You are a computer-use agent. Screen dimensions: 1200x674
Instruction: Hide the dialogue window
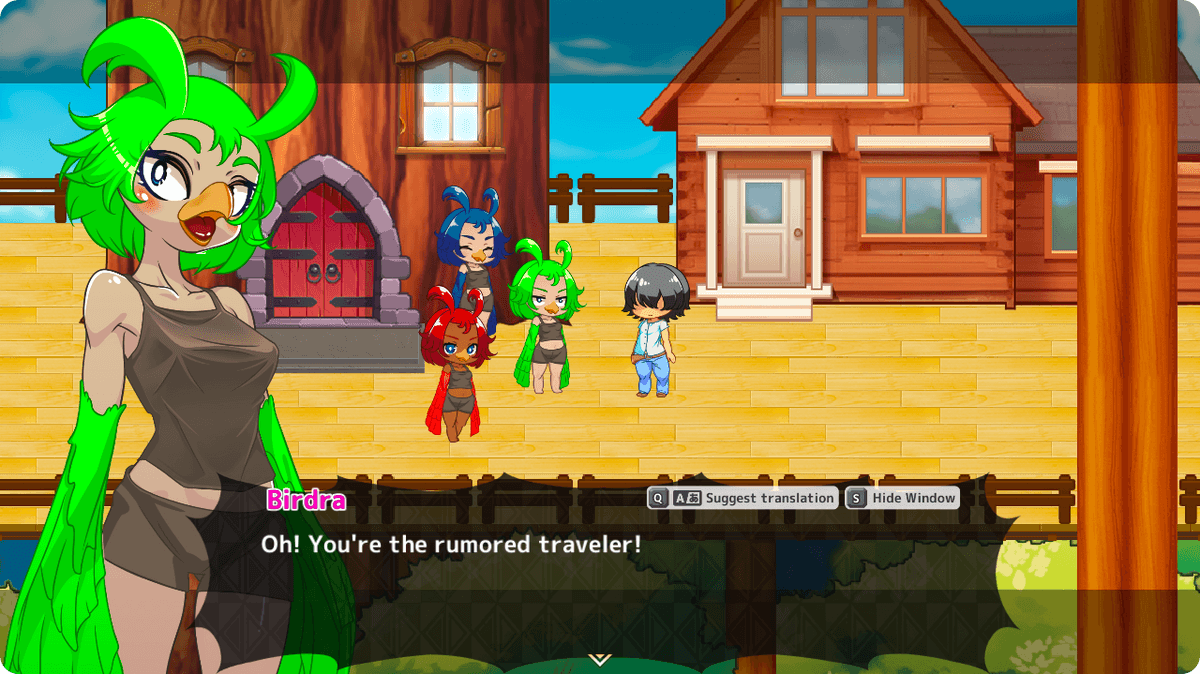[x=902, y=498]
